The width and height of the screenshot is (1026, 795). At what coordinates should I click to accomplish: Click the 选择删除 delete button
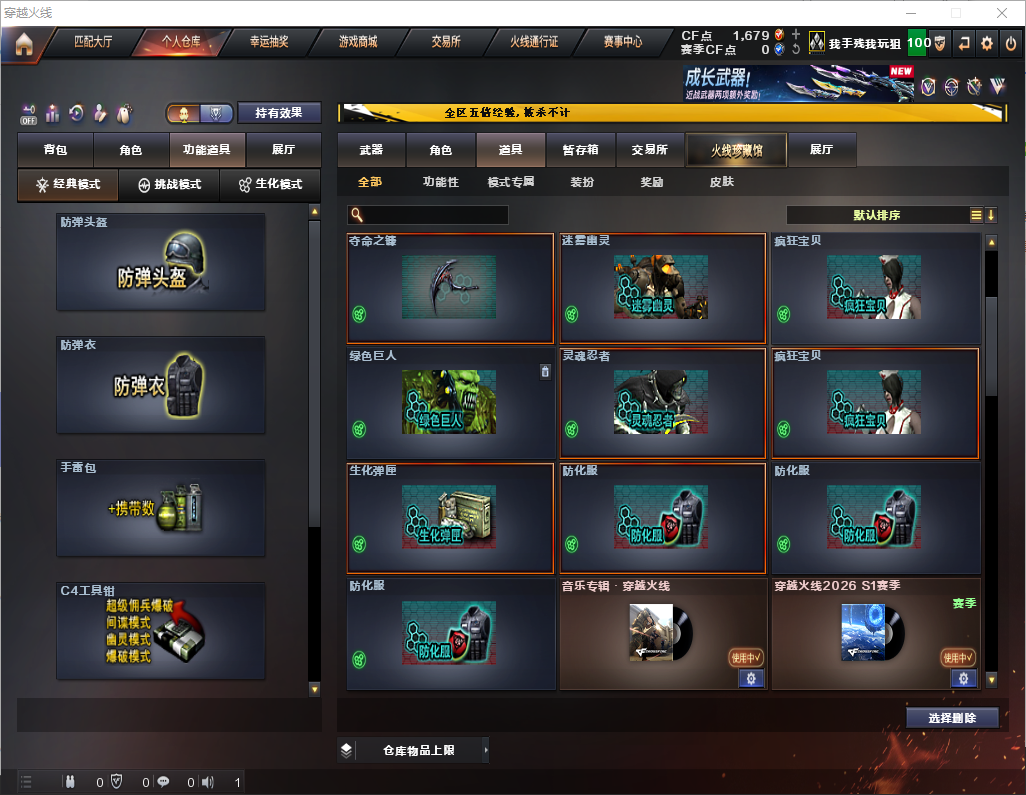(951, 718)
